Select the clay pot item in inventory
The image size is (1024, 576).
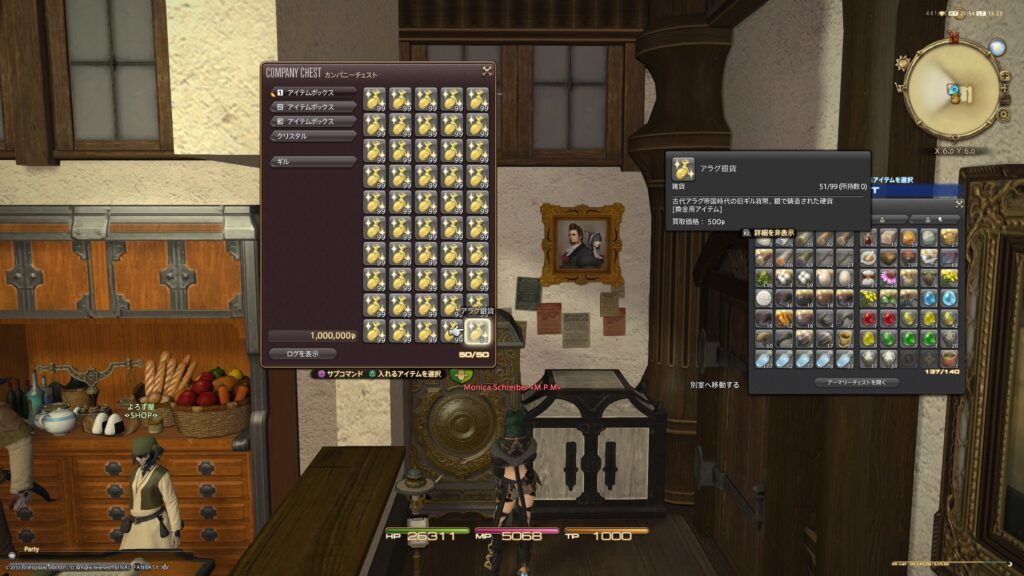(949, 358)
